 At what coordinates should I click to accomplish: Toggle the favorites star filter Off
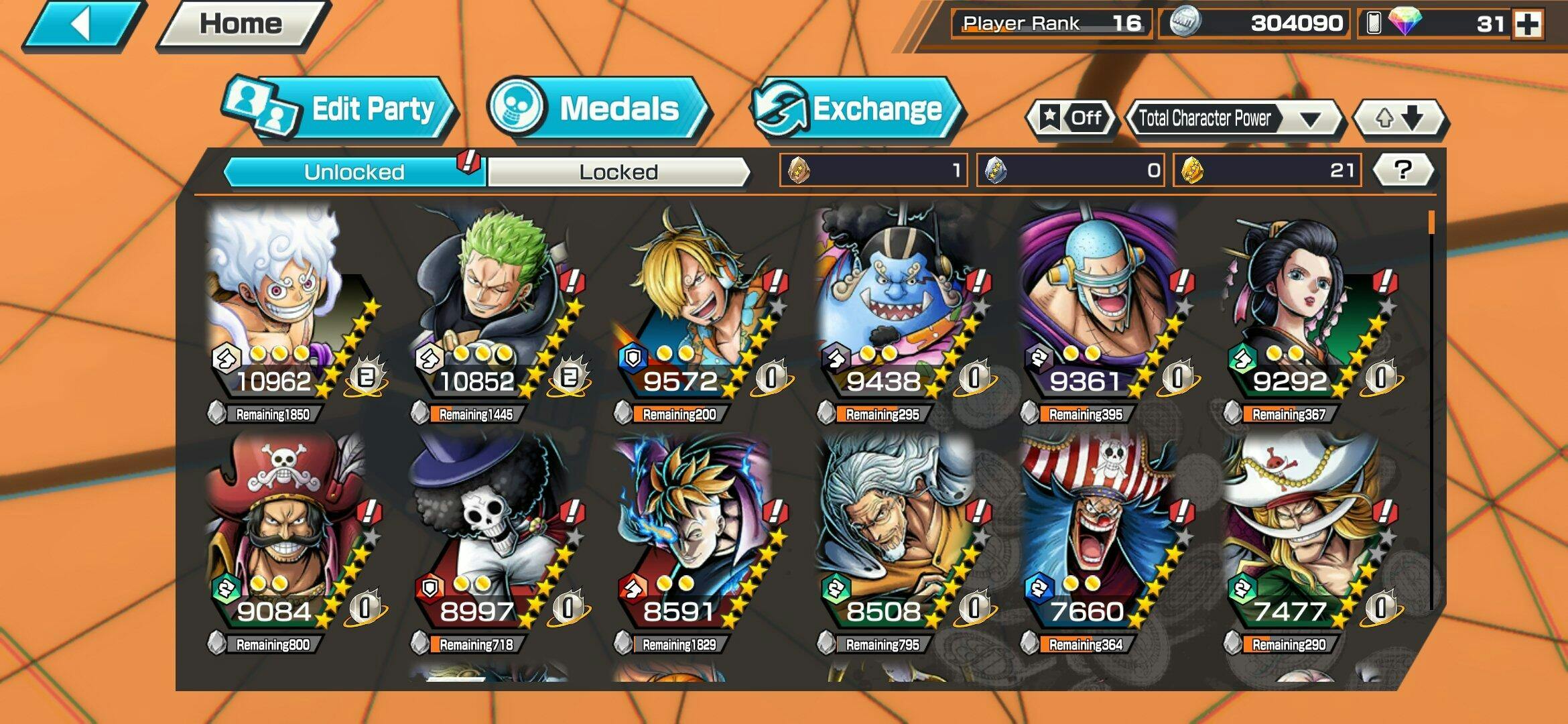tap(1071, 119)
